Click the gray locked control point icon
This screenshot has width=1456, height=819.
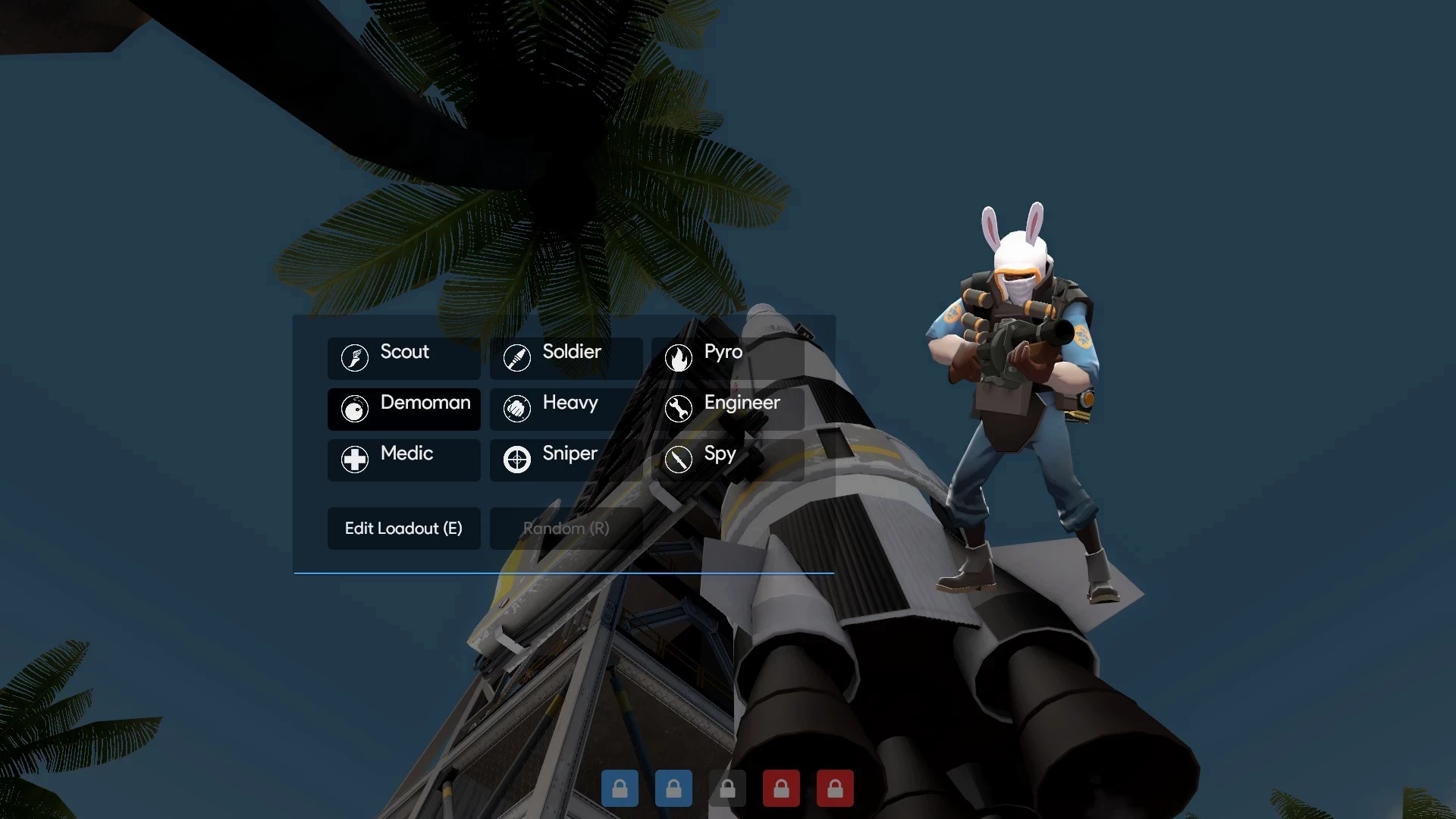tap(727, 789)
